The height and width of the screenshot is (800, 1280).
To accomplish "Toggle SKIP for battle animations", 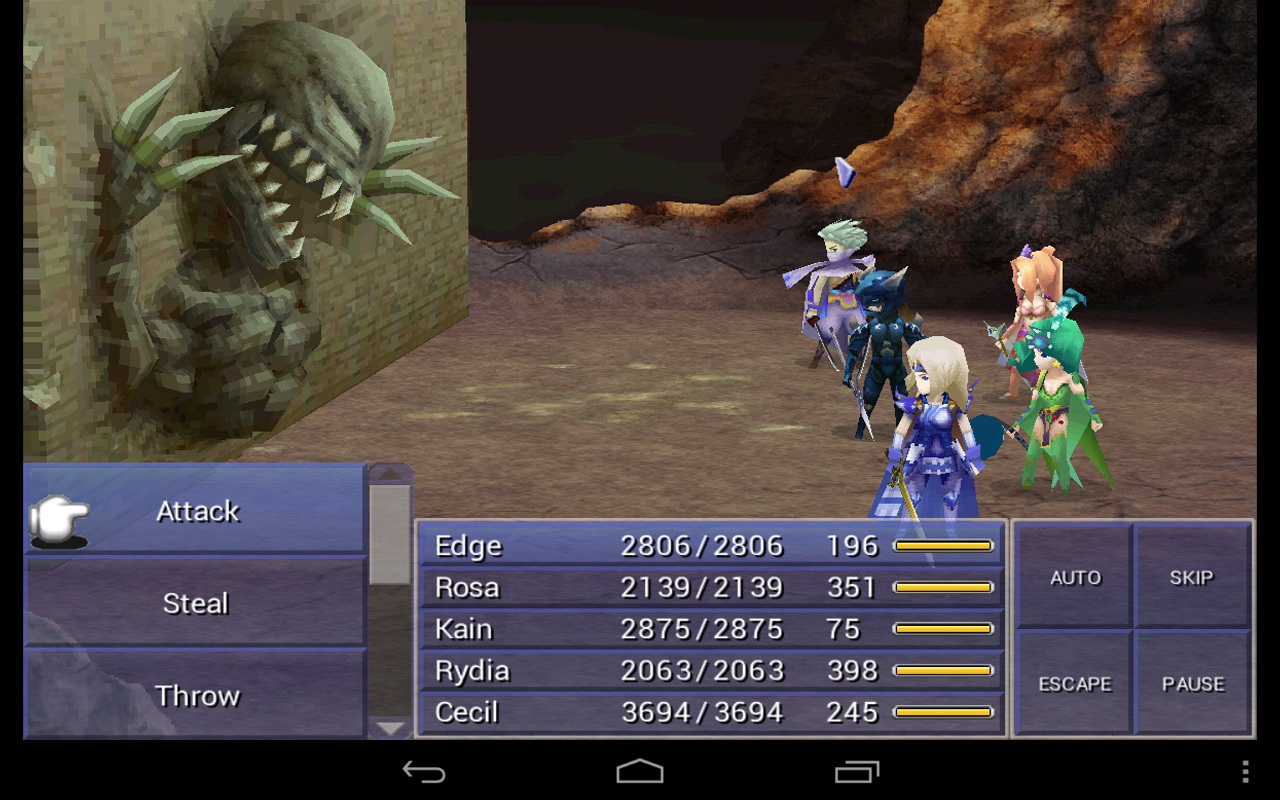I will click(1192, 577).
